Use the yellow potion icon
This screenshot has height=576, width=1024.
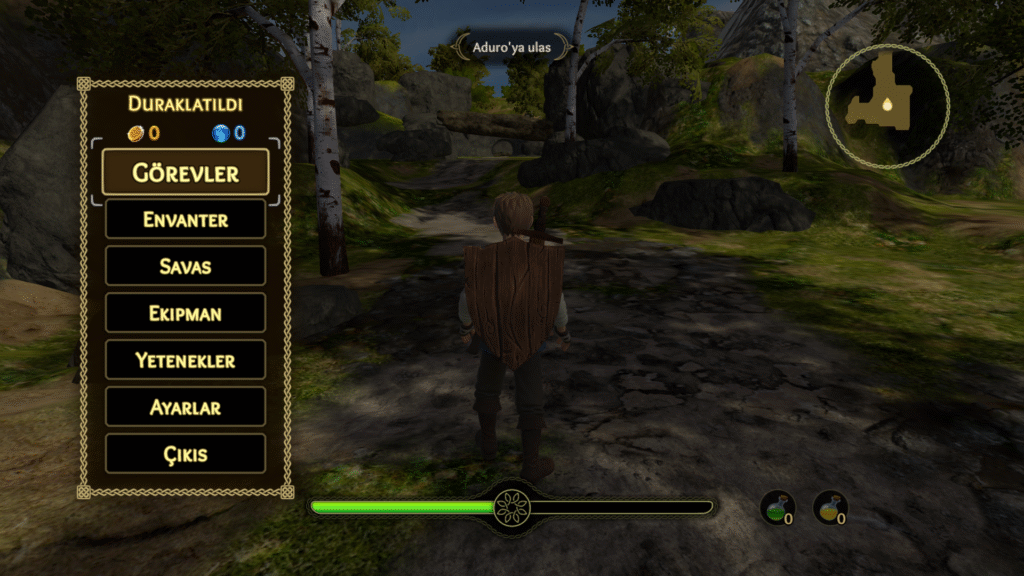click(x=830, y=508)
